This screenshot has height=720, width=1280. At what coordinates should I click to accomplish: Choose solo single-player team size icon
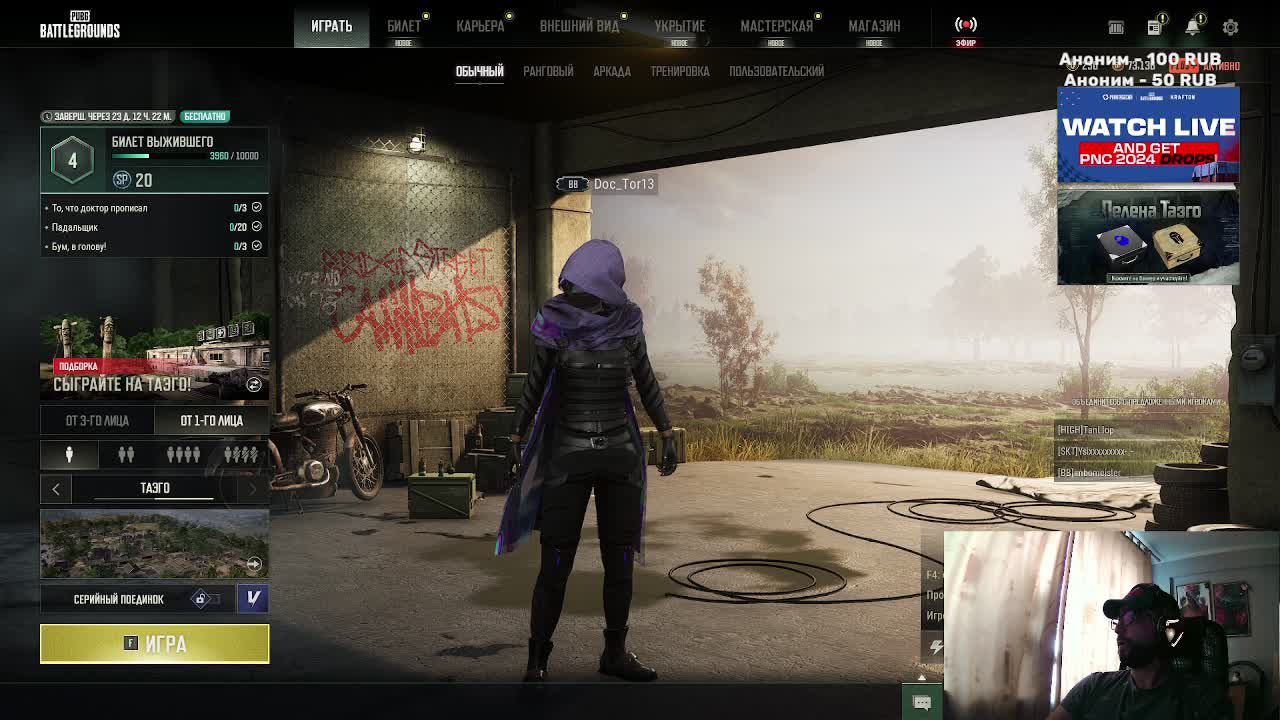(69, 455)
